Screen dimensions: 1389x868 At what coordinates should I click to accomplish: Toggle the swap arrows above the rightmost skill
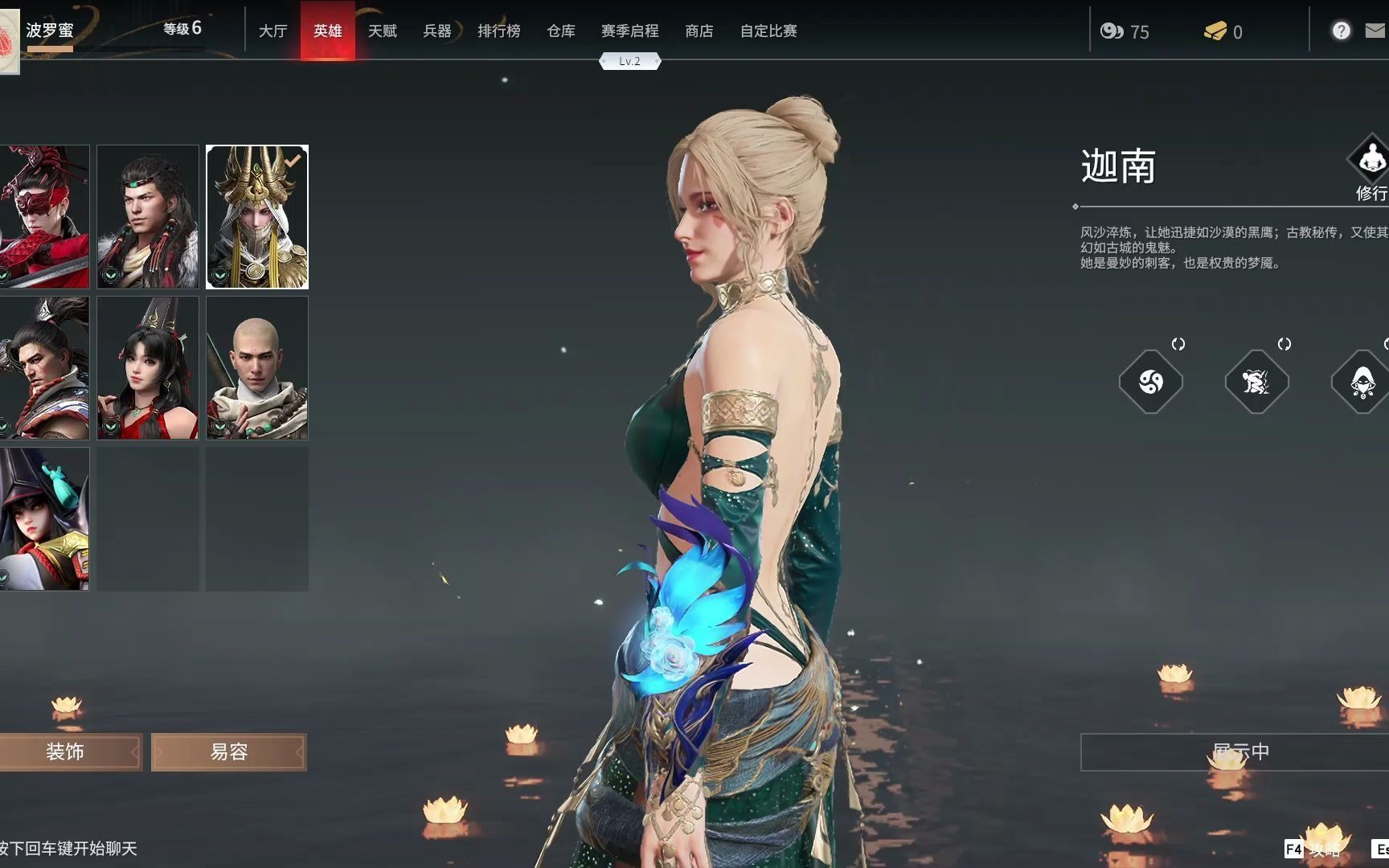(1384, 344)
